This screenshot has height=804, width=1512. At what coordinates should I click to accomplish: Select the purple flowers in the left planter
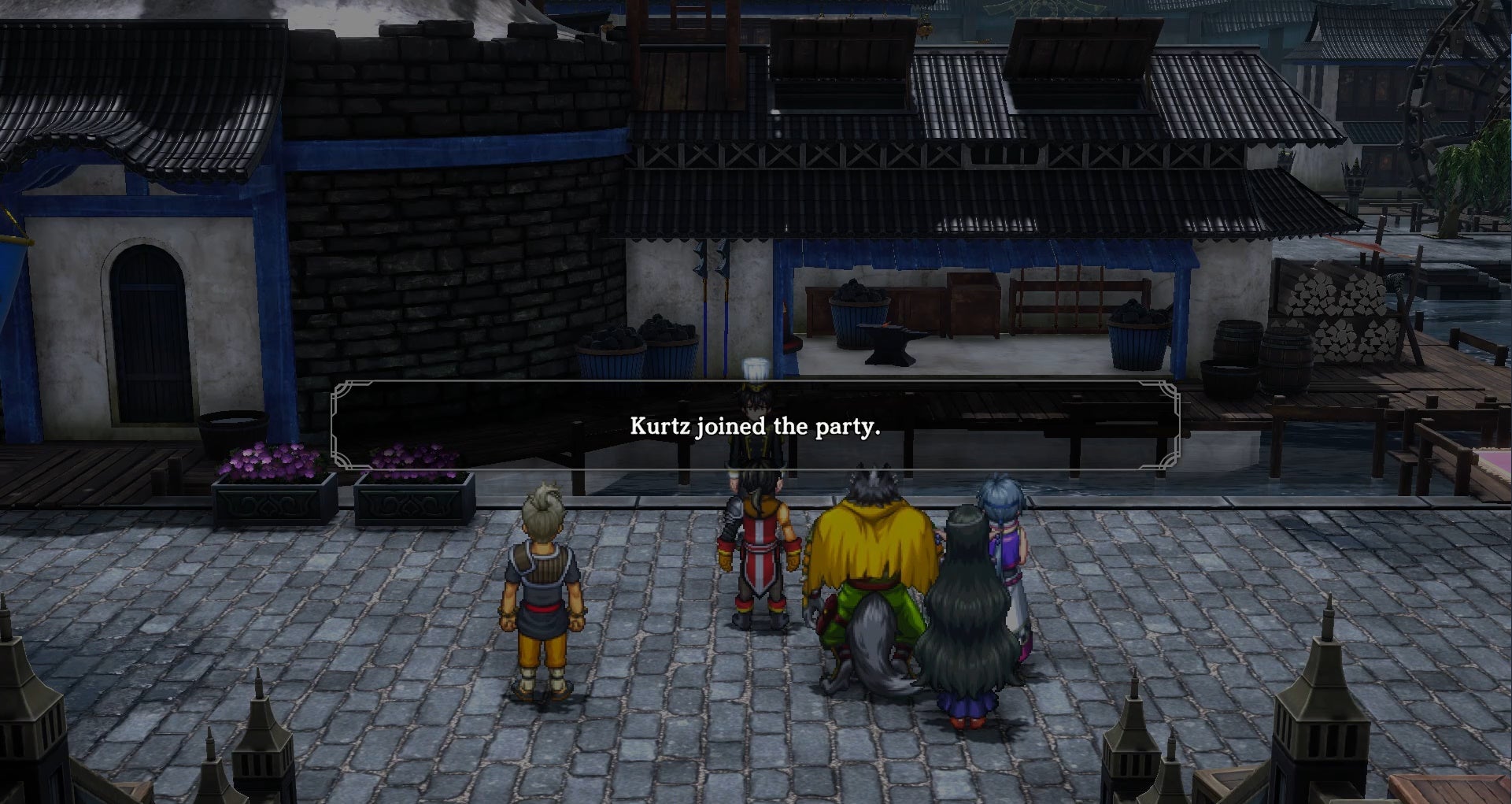coord(268,461)
